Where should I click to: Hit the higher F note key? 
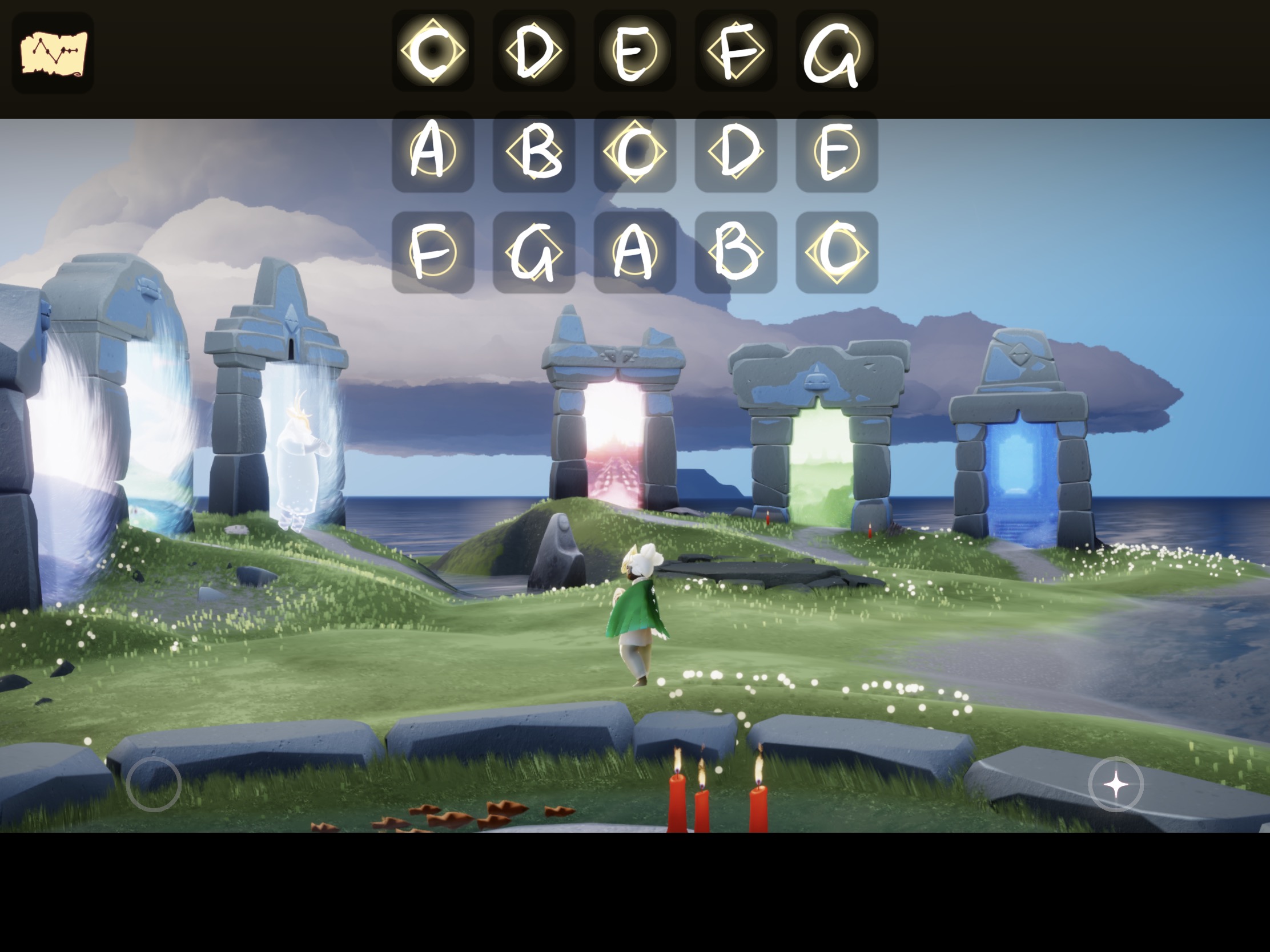pyautogui.click(x=433, y=252)
